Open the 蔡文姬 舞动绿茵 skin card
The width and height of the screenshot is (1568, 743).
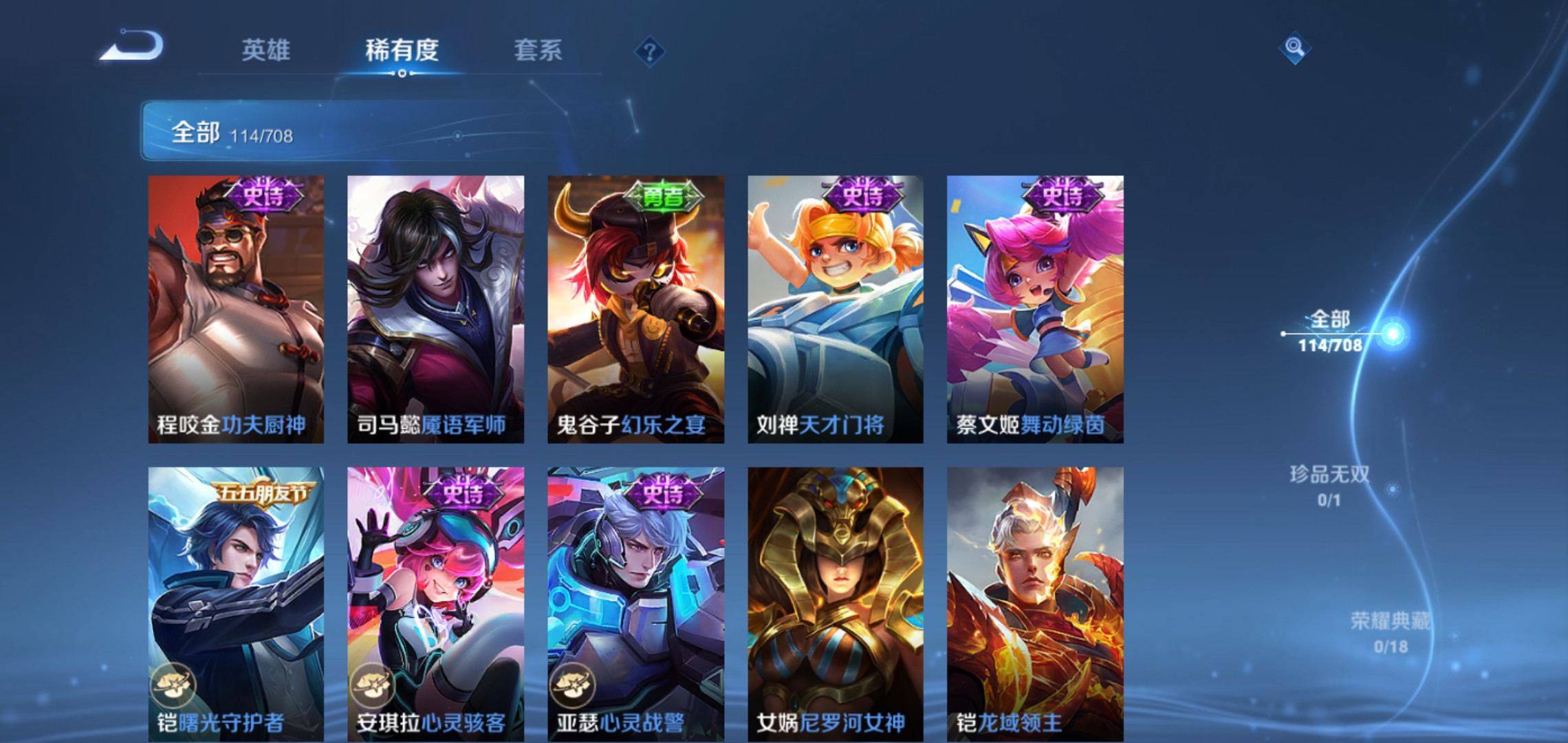1035,309
